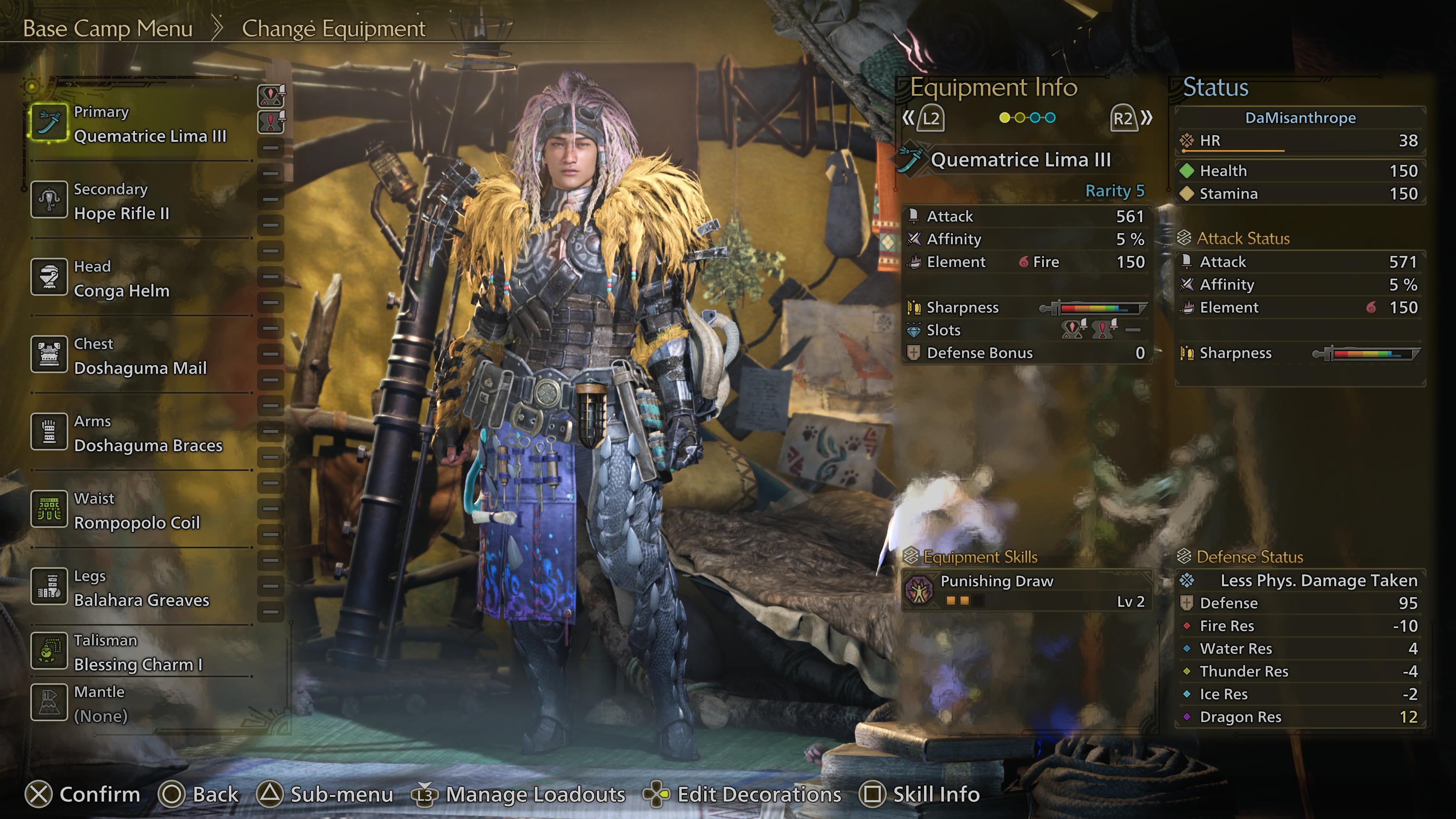Select the Legs slot Balahara Greaves
The height and width of the screenshot is (819, 1456).
tap(141, 588)
